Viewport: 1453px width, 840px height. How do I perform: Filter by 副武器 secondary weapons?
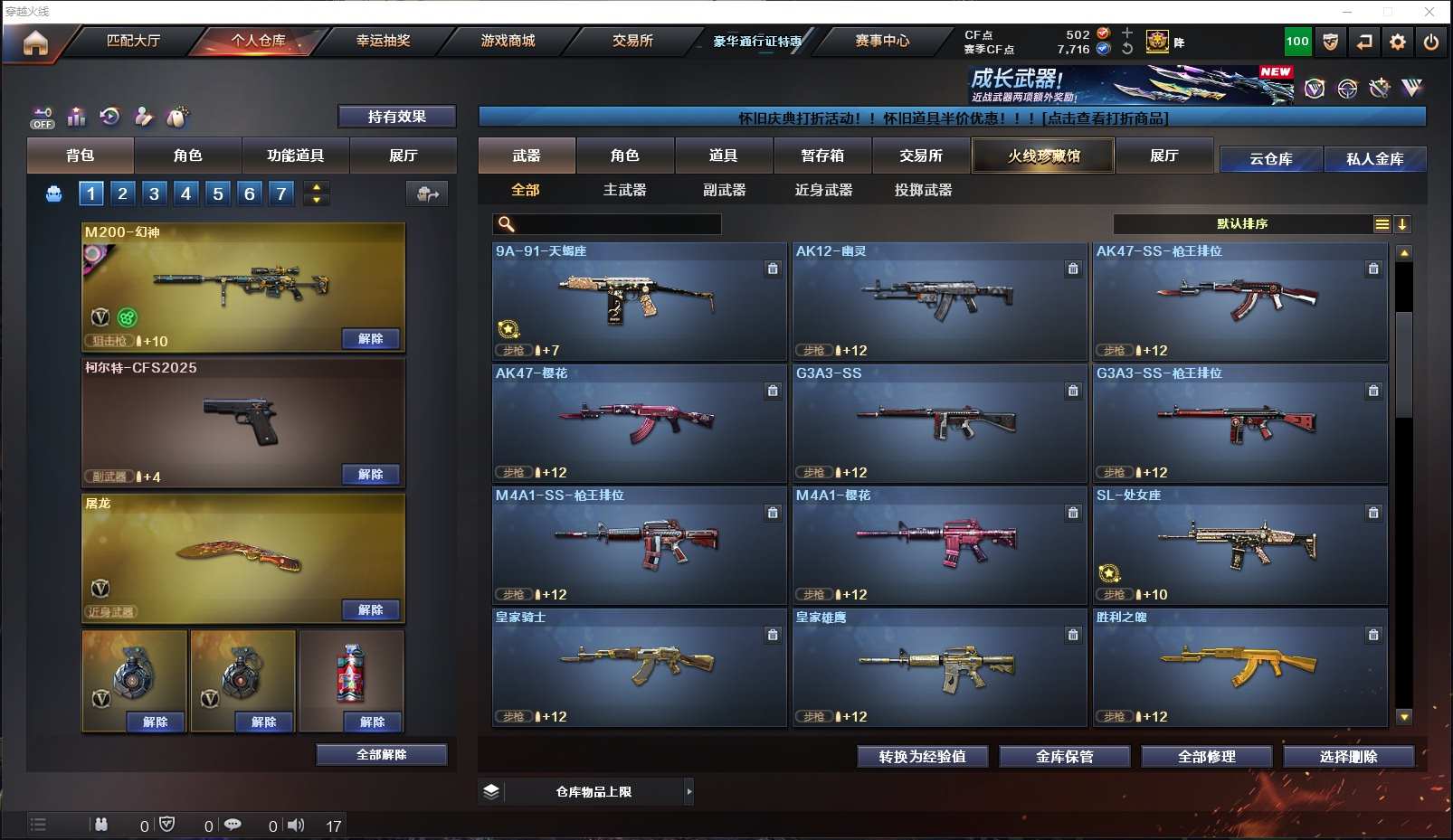coord(724,190)
